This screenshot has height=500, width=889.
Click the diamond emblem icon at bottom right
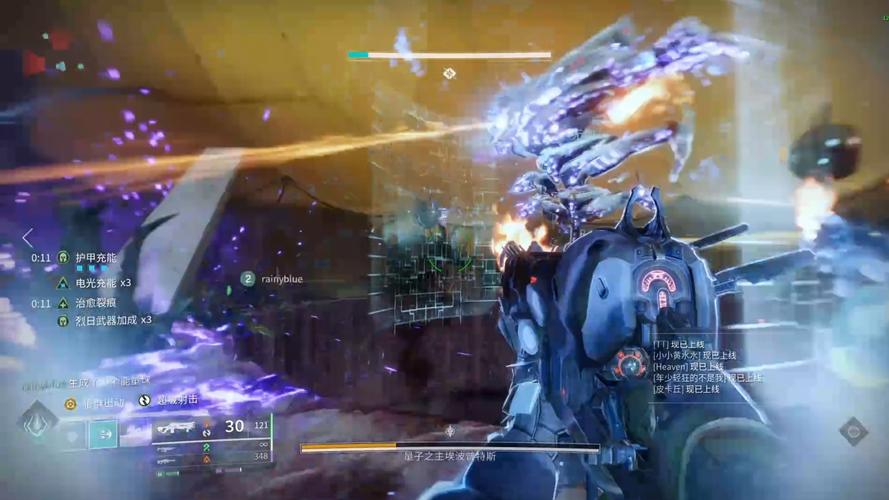853,431
